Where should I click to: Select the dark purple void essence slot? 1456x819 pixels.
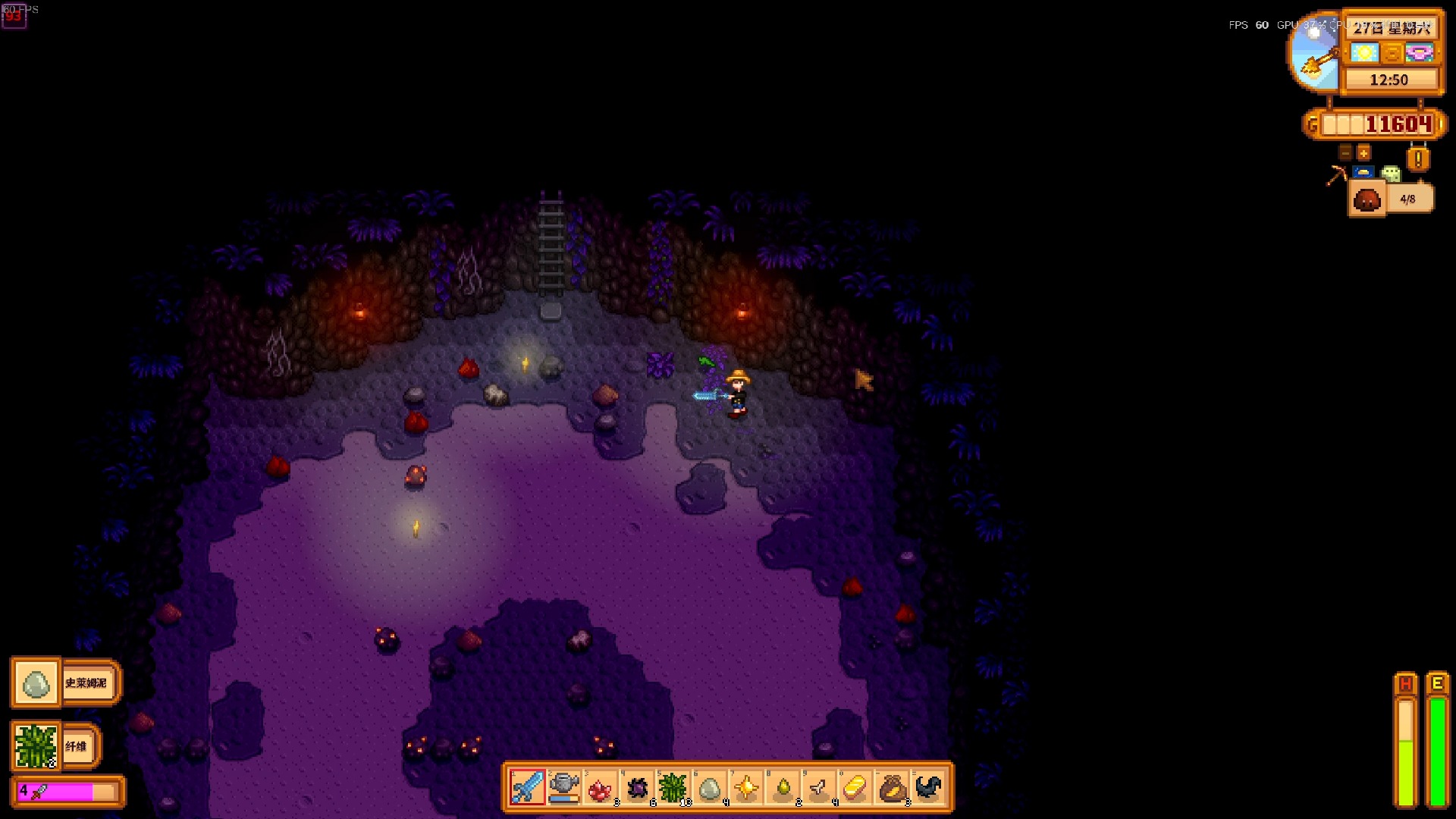point(637,788)
